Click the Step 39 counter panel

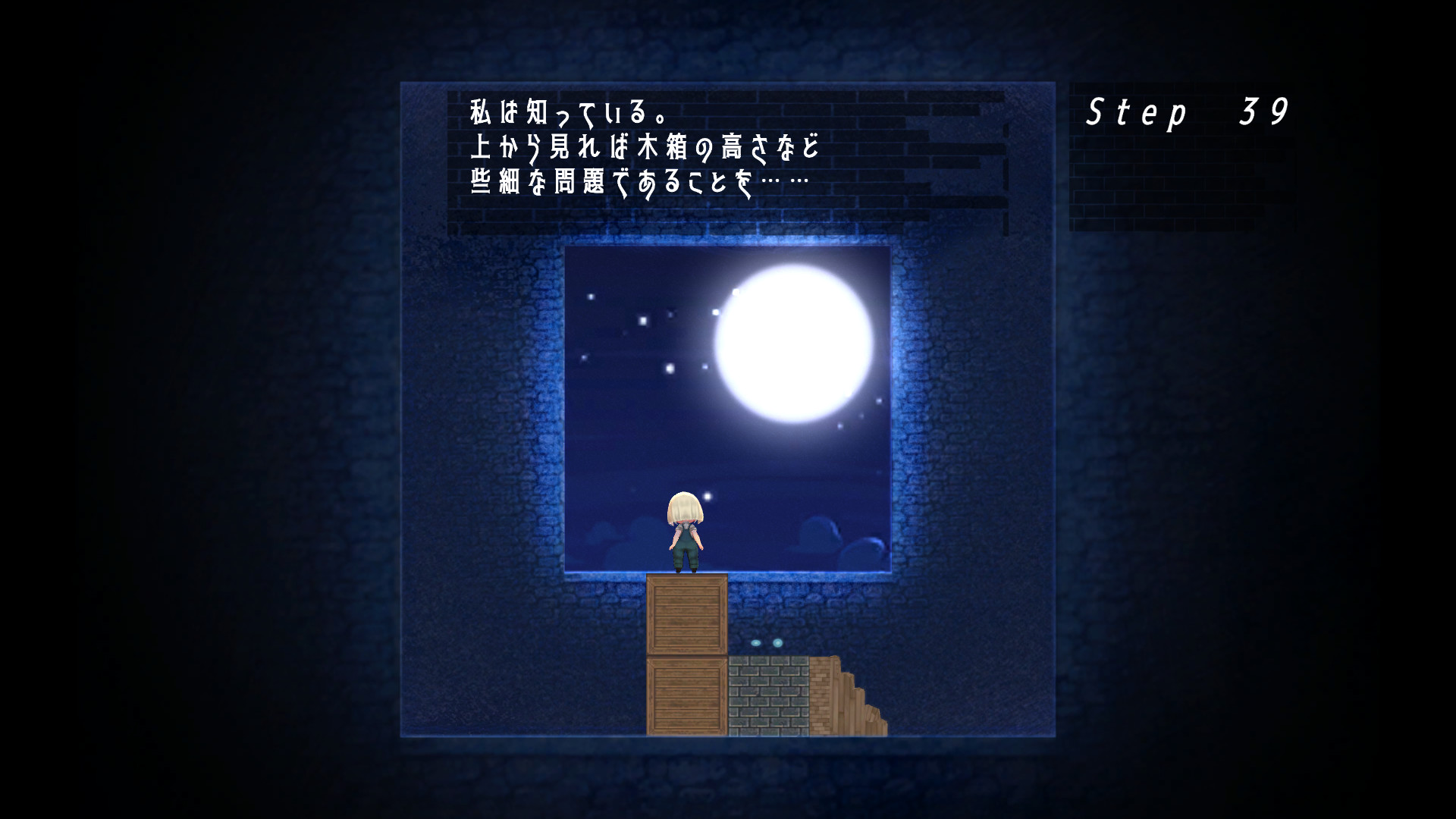[x=1187, y=110]
